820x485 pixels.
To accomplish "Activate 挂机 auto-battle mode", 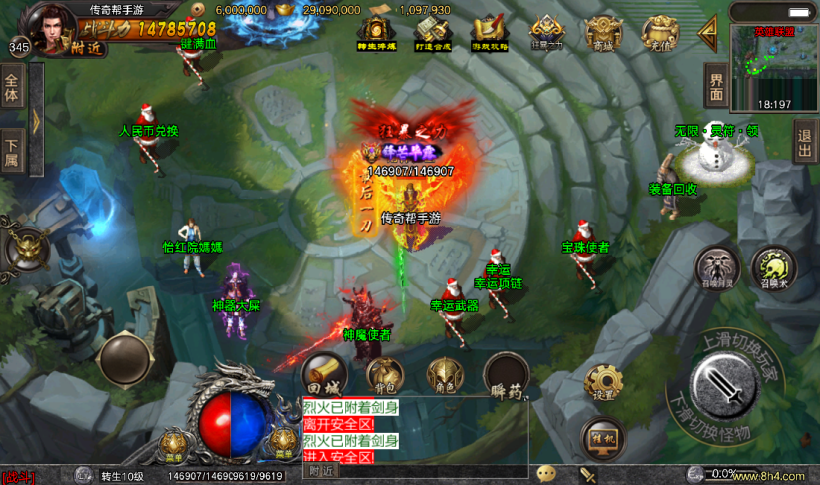I will pyautogui.click(x=602, y=438).
